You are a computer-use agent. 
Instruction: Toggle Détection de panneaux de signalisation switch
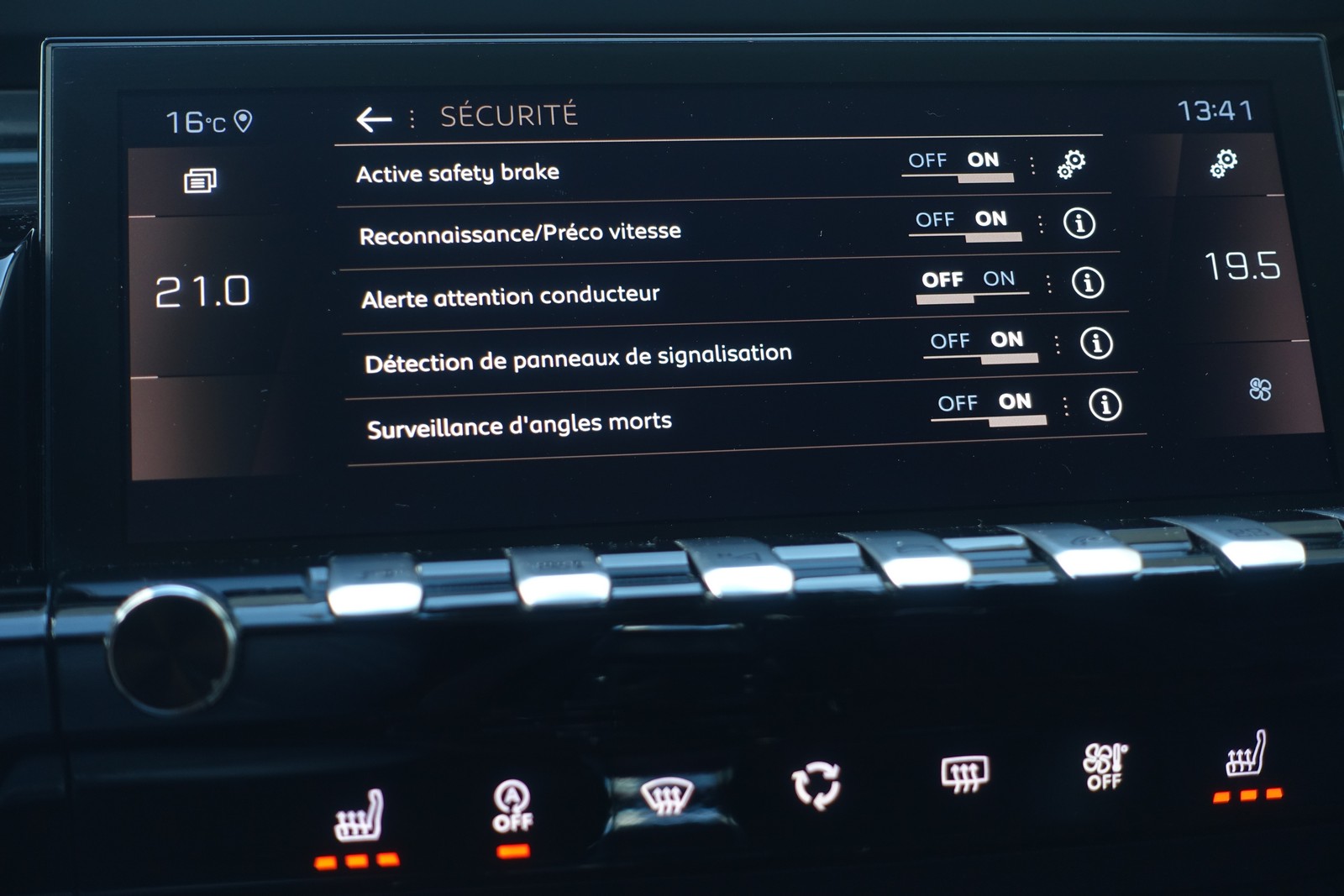point(979,344)
